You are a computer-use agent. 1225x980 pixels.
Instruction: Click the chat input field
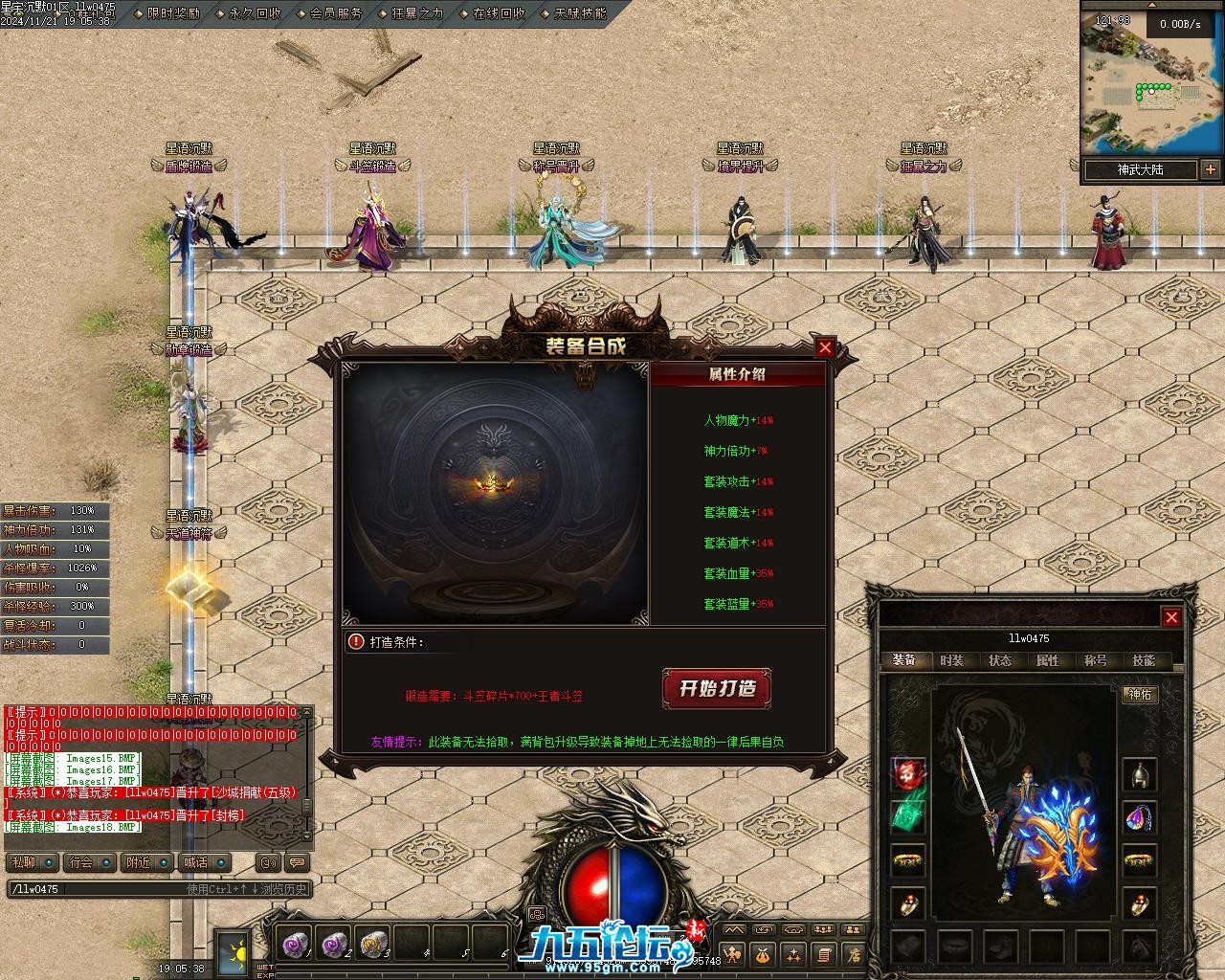(x=96, y=889)
